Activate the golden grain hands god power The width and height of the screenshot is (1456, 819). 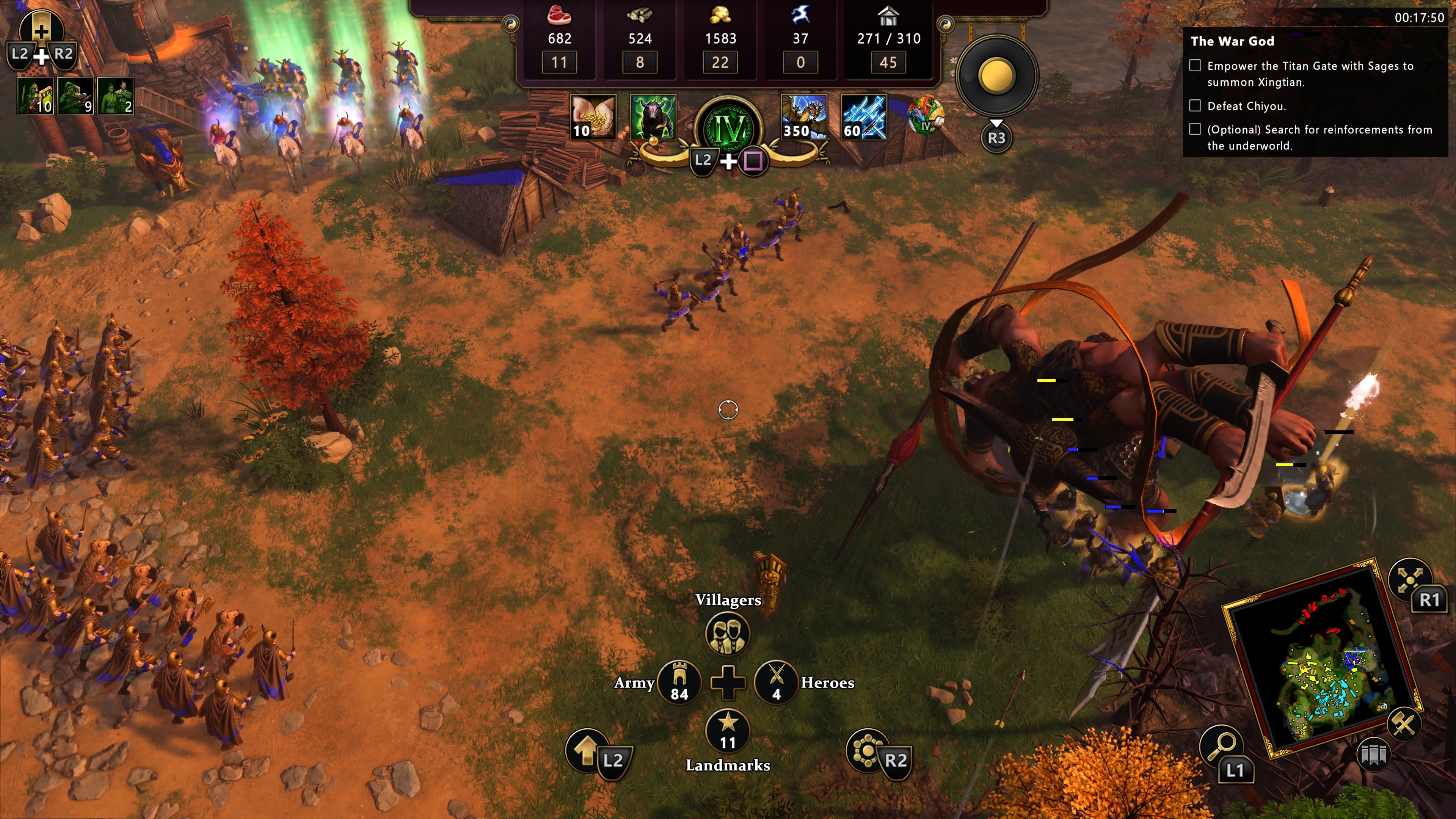coord(592,117)
